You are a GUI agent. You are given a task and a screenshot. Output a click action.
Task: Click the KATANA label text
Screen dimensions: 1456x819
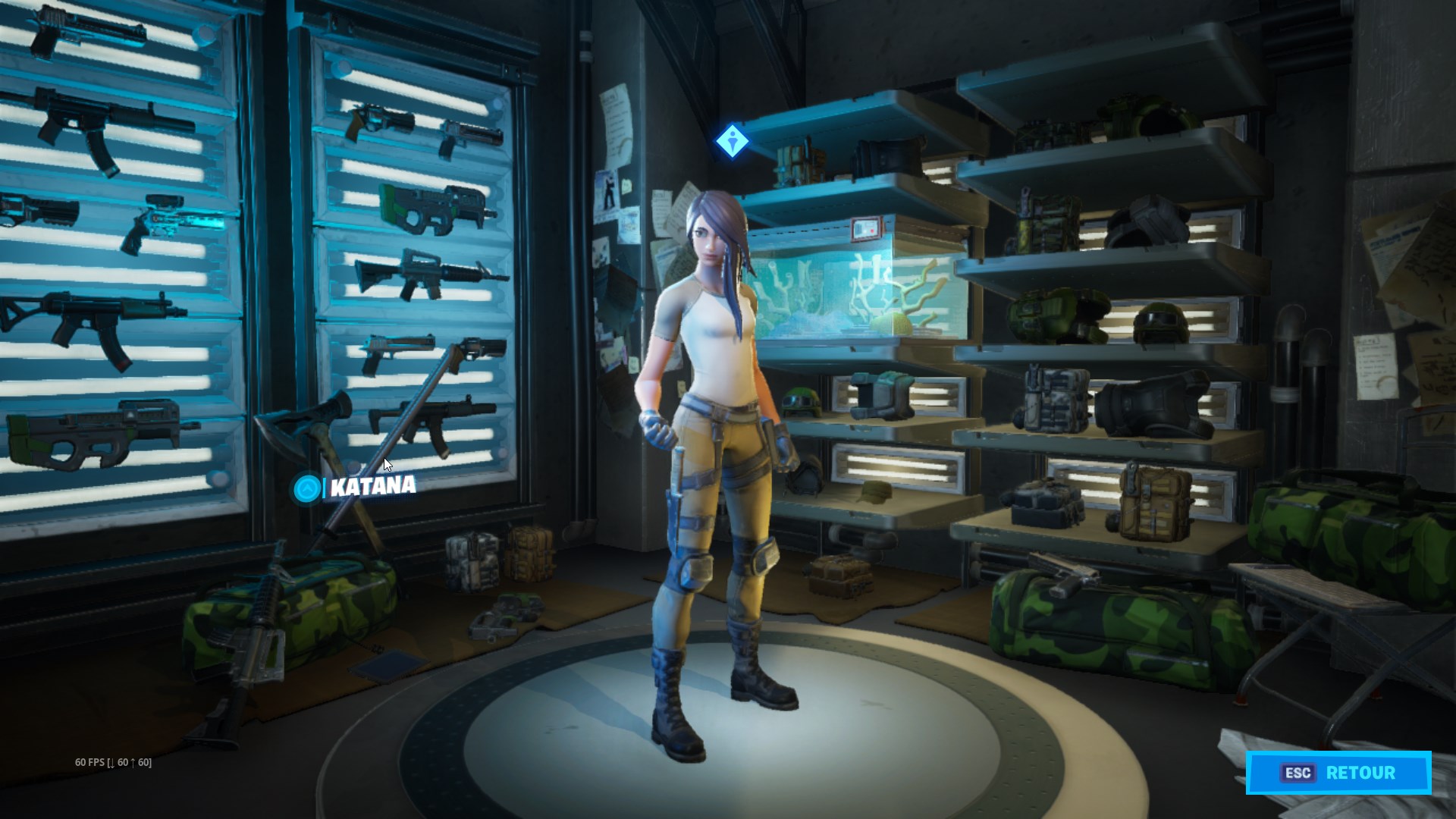point(371,489)
